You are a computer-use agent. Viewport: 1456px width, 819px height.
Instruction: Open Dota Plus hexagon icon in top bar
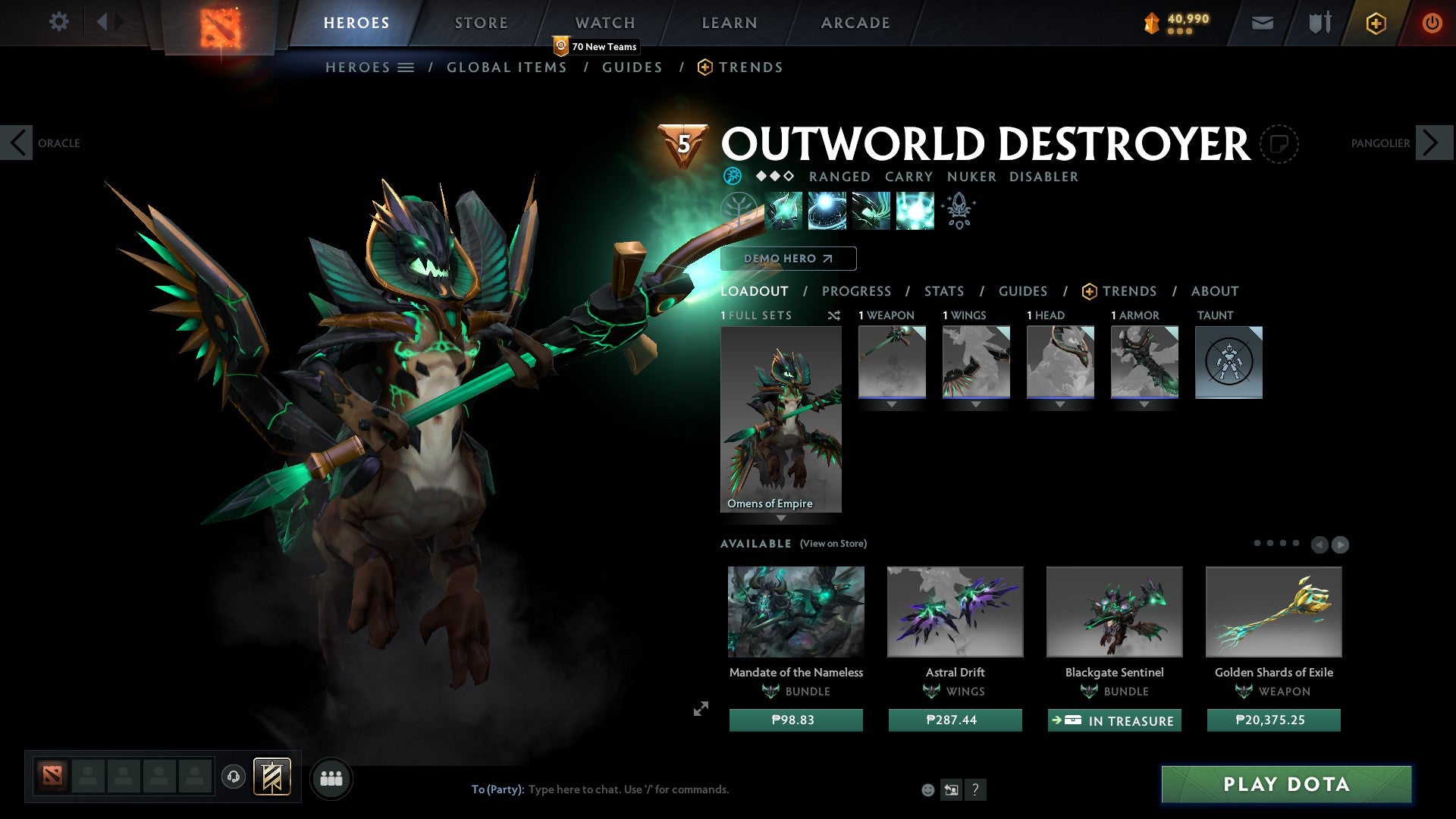coord(1377,23)
